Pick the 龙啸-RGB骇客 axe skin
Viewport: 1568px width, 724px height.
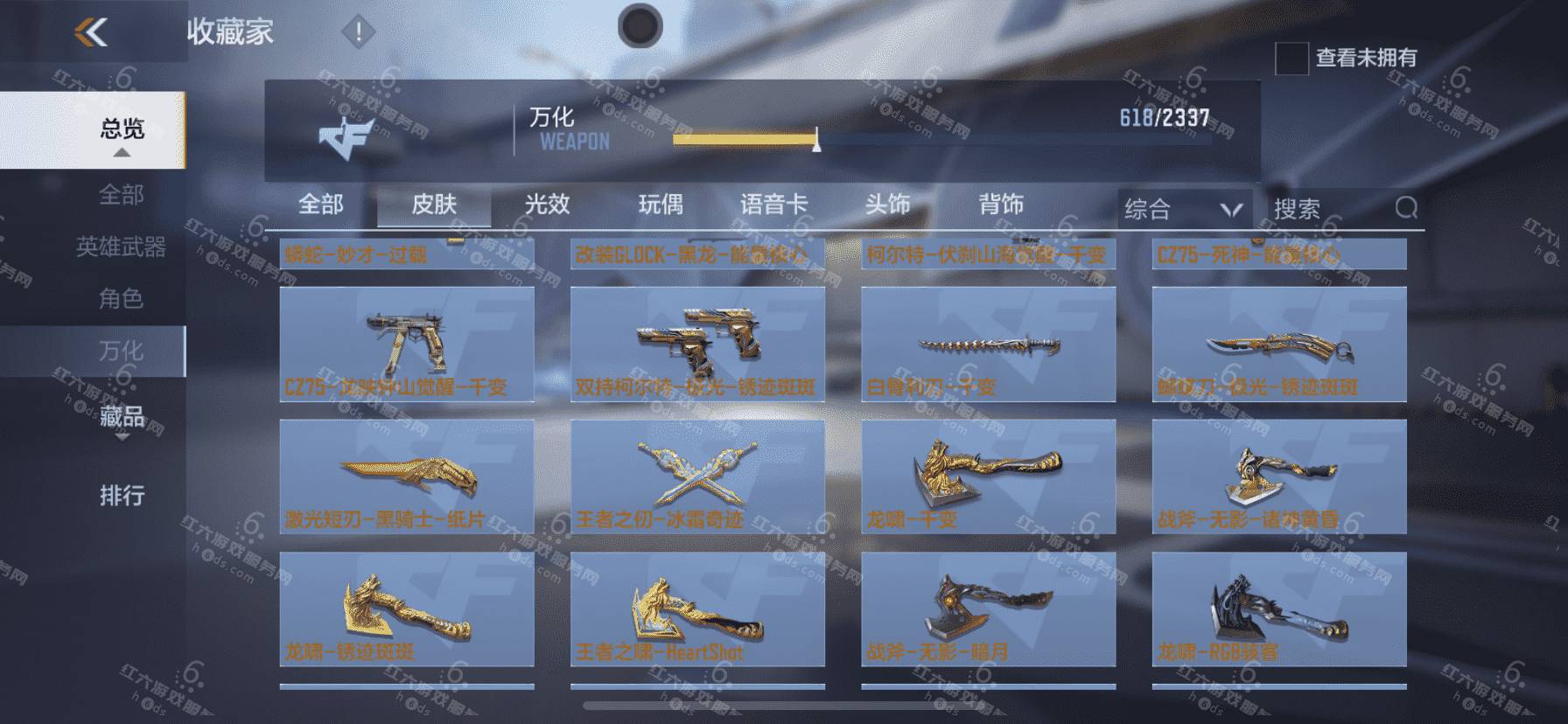pyautogui.click(x=1278, y=609)
